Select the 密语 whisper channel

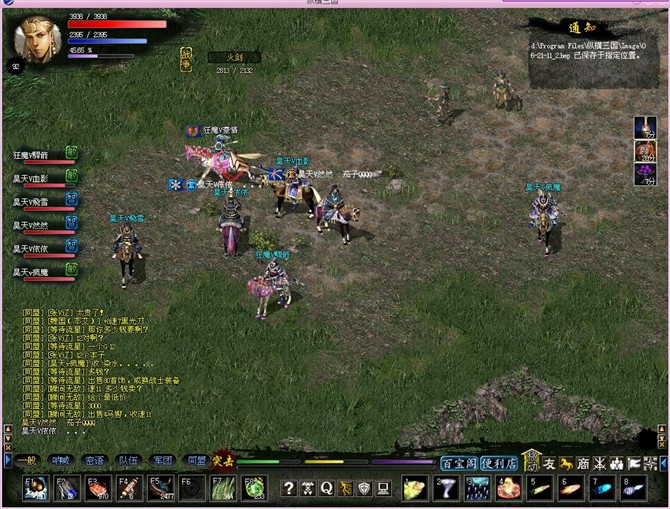[x=94, y=461]
